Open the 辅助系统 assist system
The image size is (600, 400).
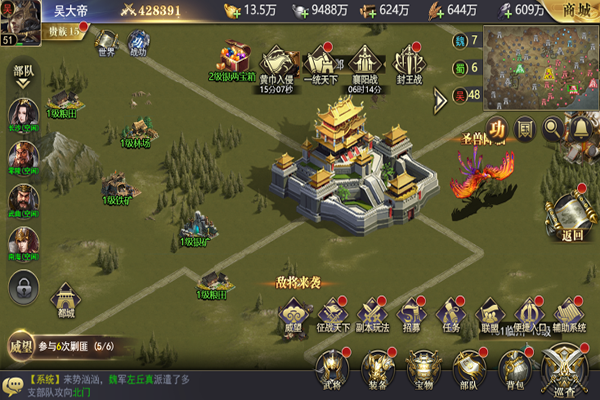pyautogui.click(x=566, y=314)
